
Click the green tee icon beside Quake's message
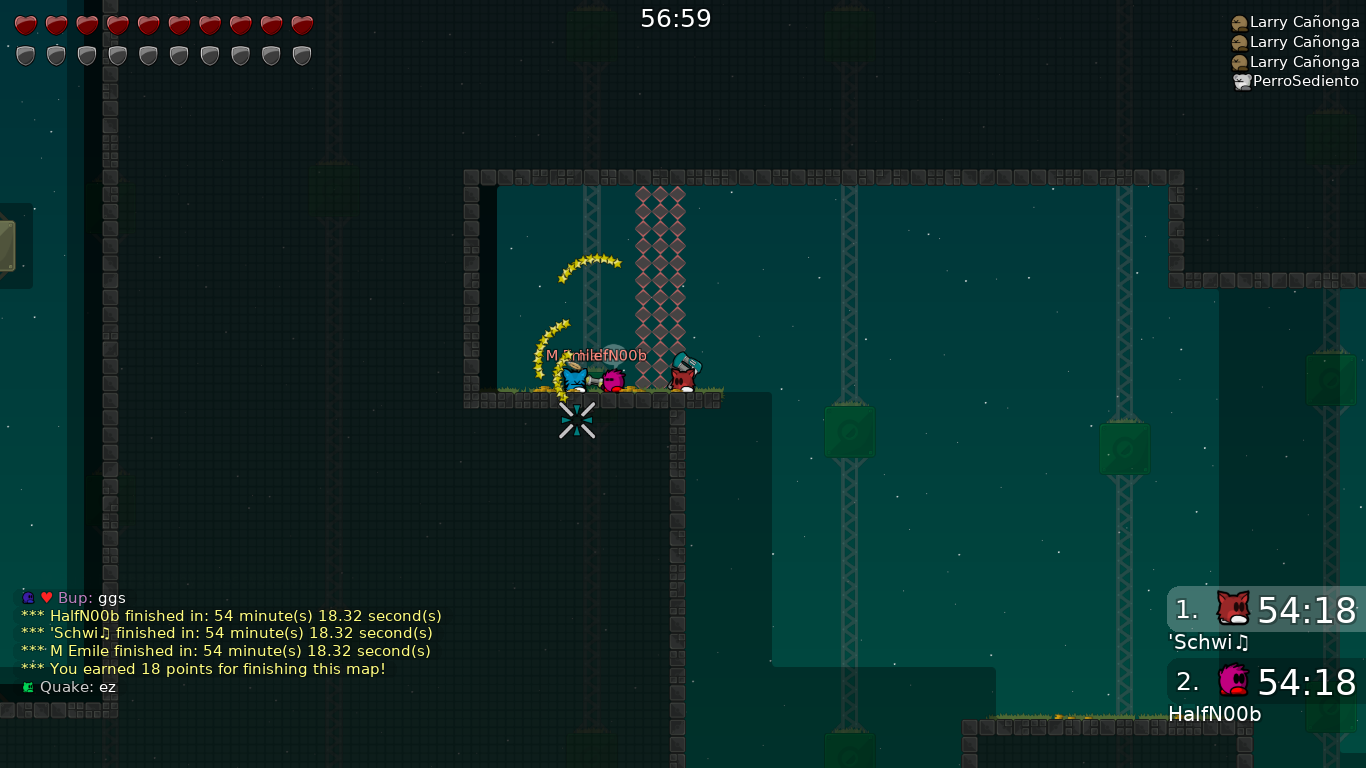pyautogui.click(x=27, y=687)
